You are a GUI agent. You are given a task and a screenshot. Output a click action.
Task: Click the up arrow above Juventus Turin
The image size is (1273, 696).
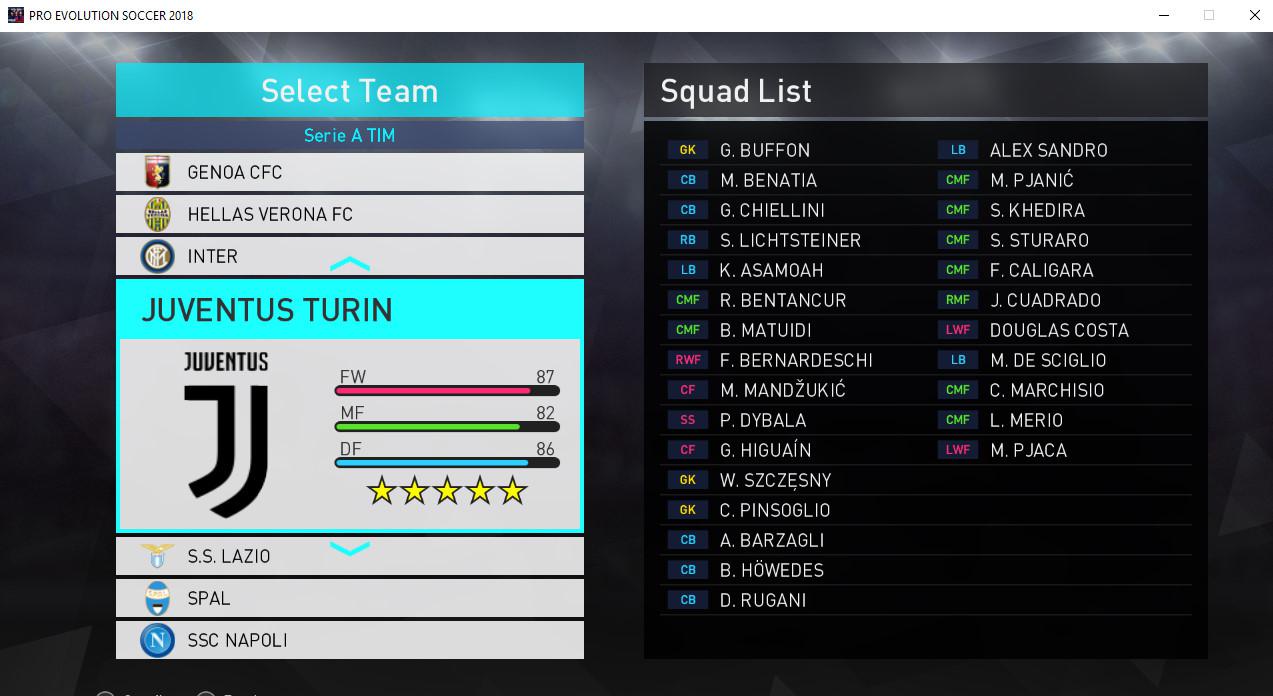click(x=350, y=265)
